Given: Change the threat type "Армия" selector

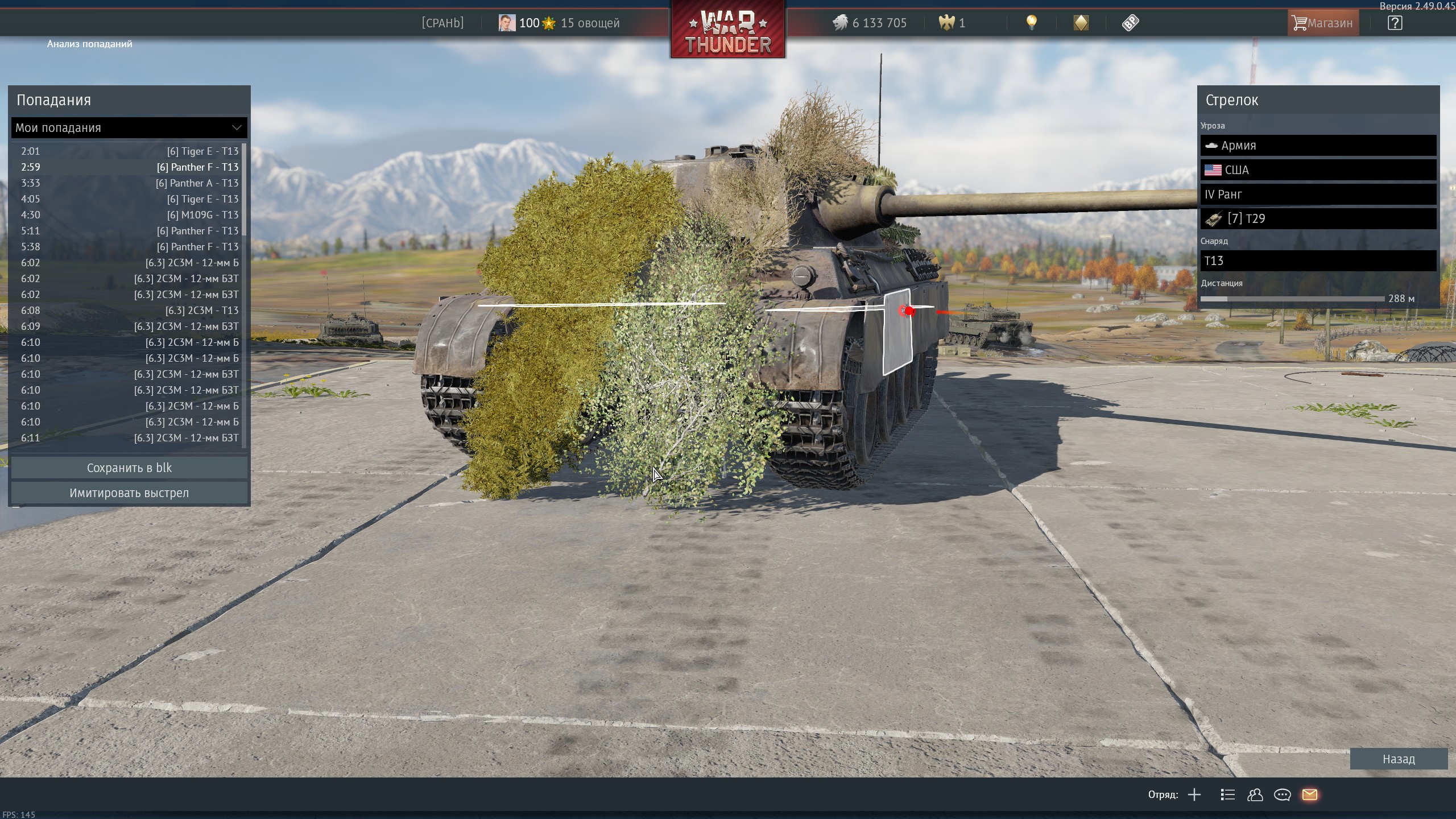Looking at the screenshot, I should (x=1318, y=146).
